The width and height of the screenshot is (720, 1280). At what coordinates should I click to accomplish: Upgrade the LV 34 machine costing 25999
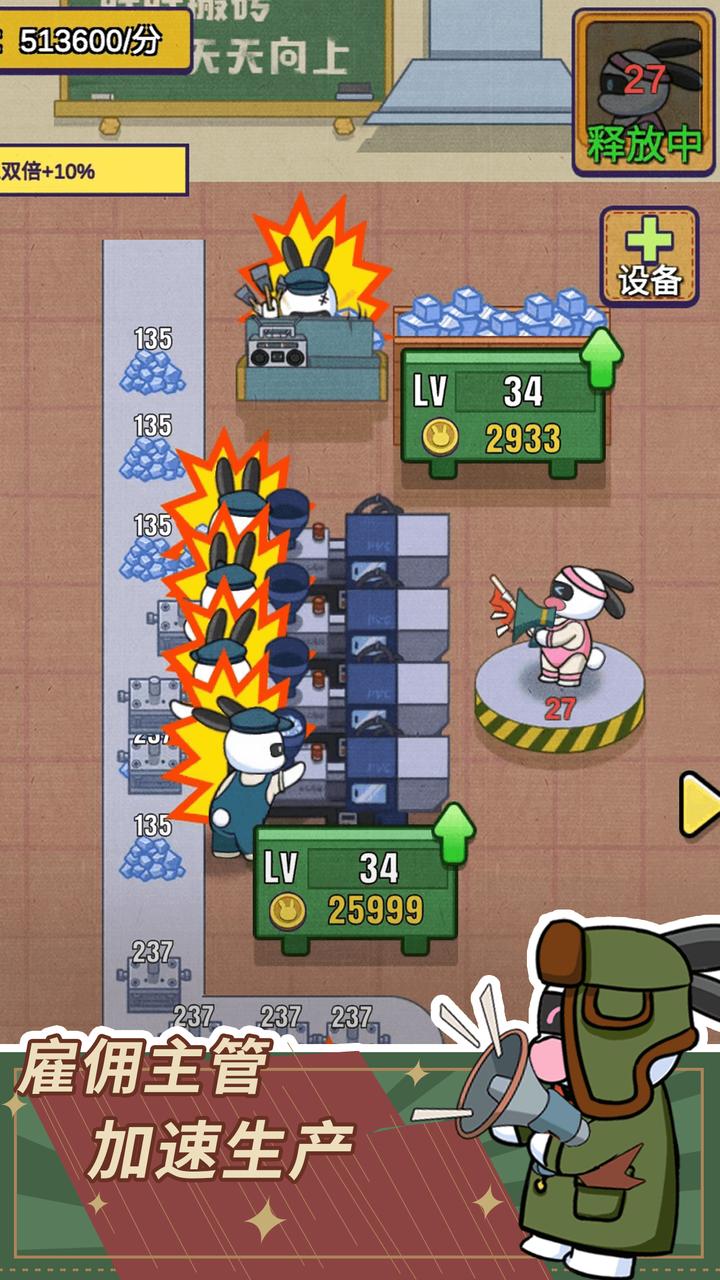pyautogui.click(x=356, y=882)
